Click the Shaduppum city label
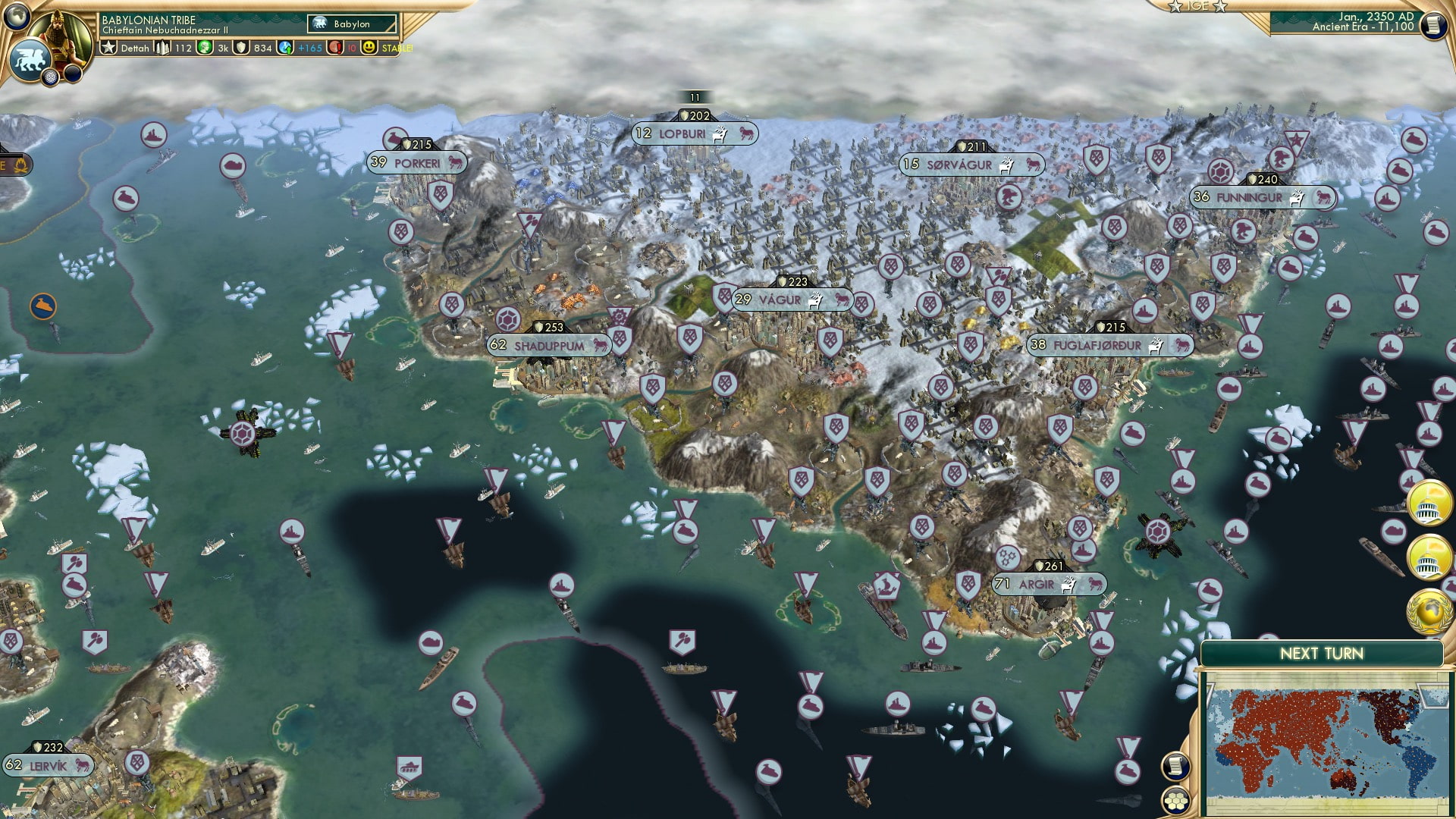The image size is (1456, 819). (550, 346)
